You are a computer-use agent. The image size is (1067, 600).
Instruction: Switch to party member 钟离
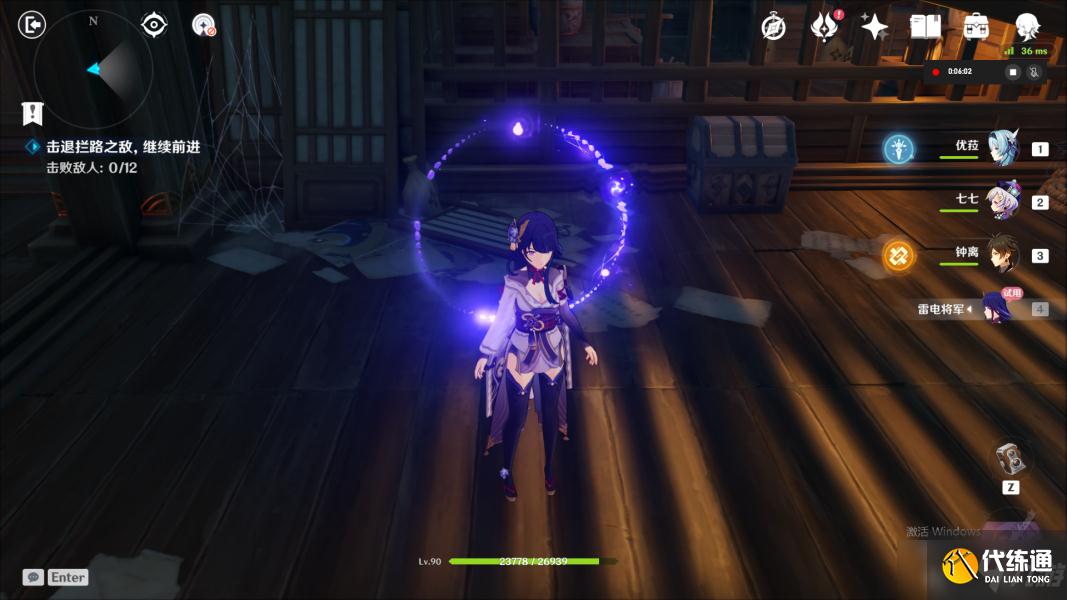pyautogui.click(x=1001, y=255)
